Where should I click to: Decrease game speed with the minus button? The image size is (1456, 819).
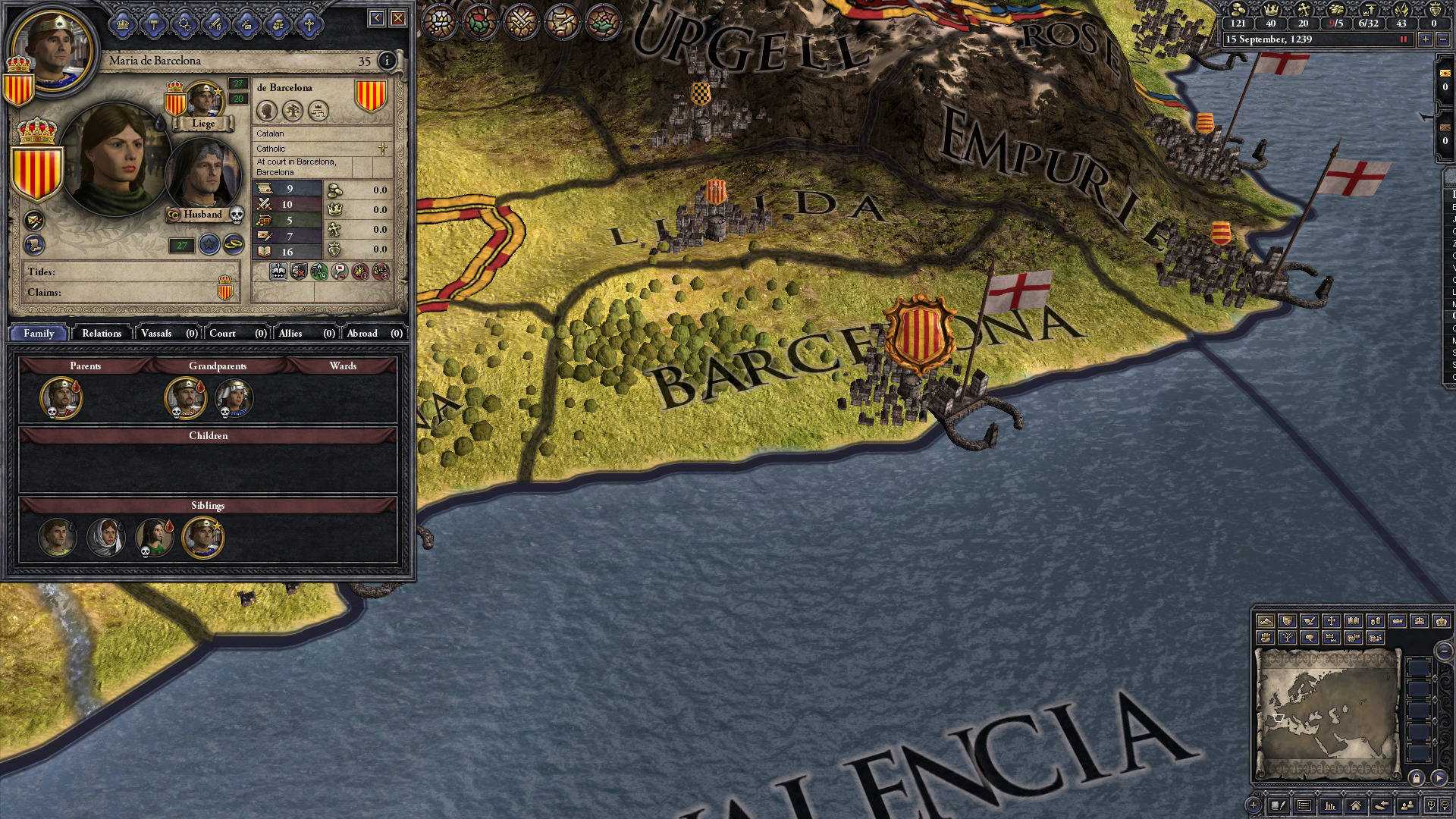pos(1445,39)
